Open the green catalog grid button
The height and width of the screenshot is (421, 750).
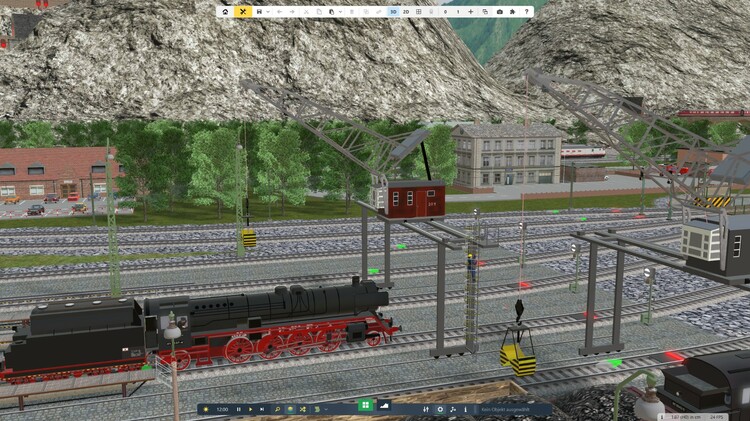(x=366, y=405)
